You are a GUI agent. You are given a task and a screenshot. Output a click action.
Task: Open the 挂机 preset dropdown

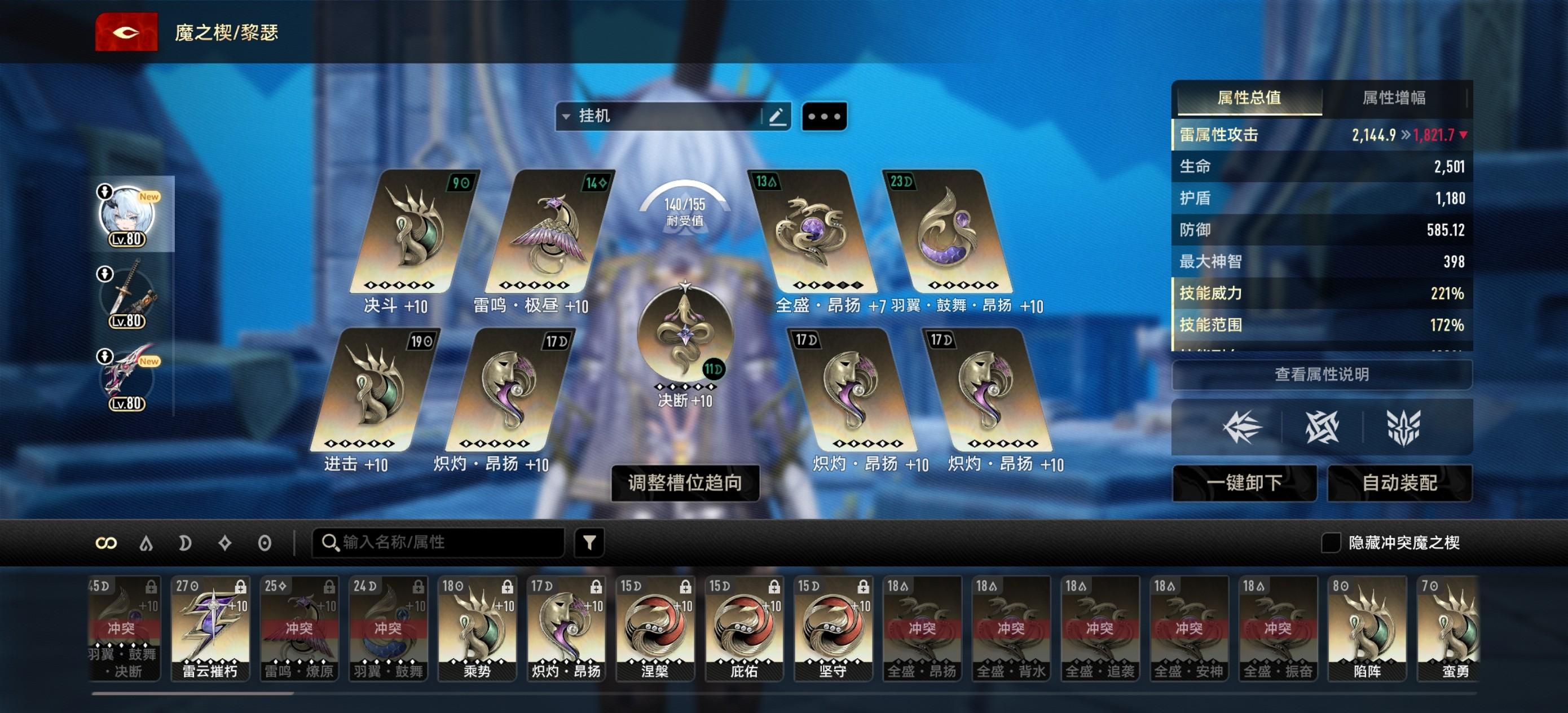pyautogui.click(x=658, y=116)
